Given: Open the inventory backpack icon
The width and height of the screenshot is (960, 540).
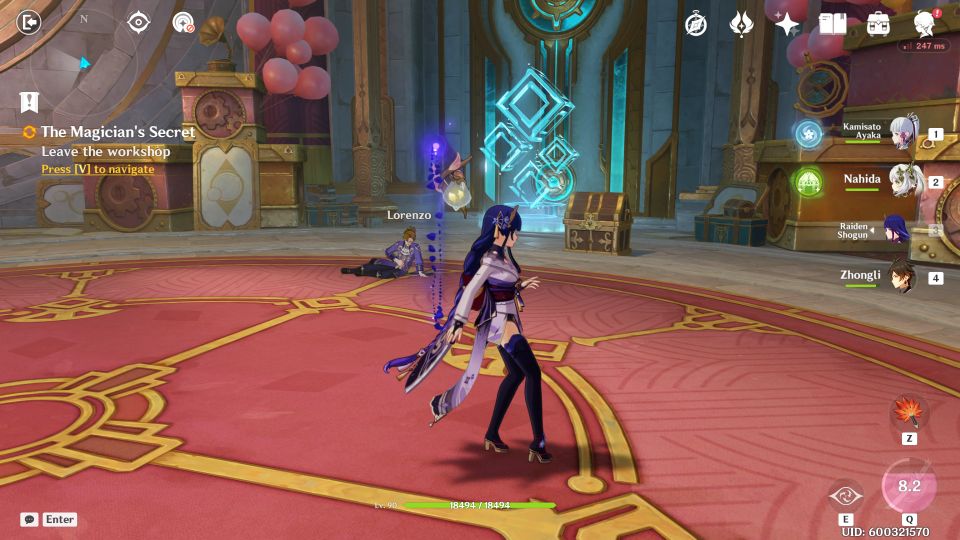Looking at the screenshot, I should 878,24.
